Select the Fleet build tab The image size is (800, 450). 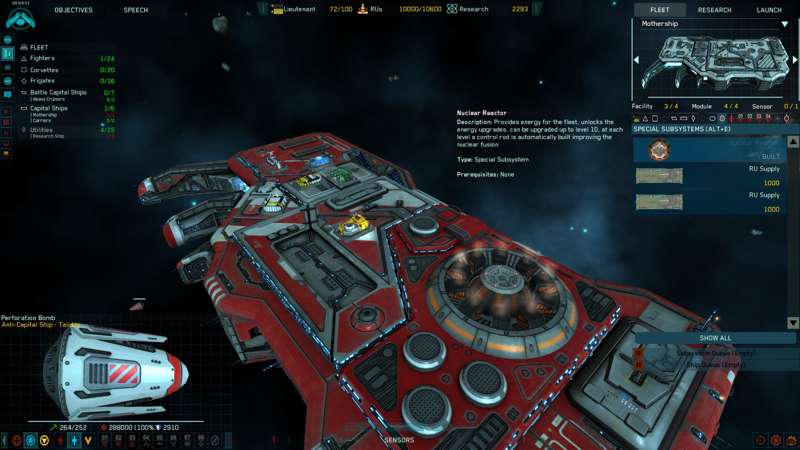(660, 9)
